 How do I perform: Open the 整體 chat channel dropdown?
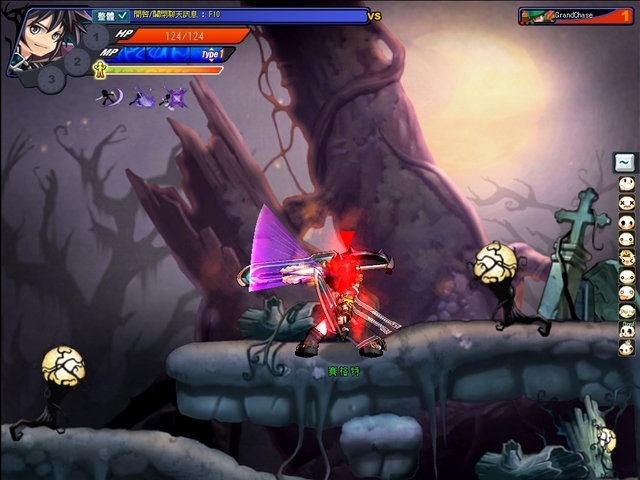point(111,16)
